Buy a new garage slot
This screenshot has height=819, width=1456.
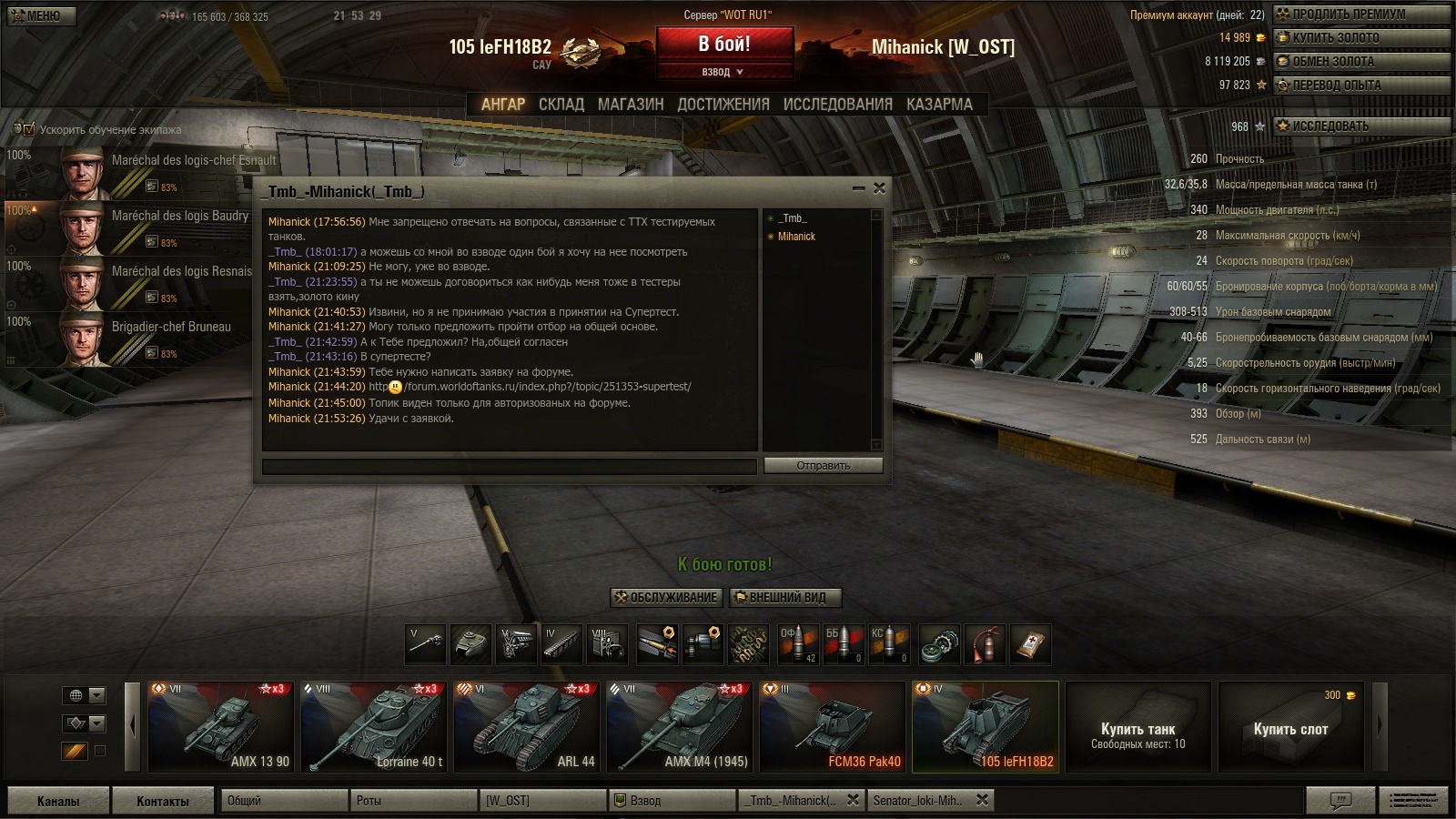pos(1289,728)
